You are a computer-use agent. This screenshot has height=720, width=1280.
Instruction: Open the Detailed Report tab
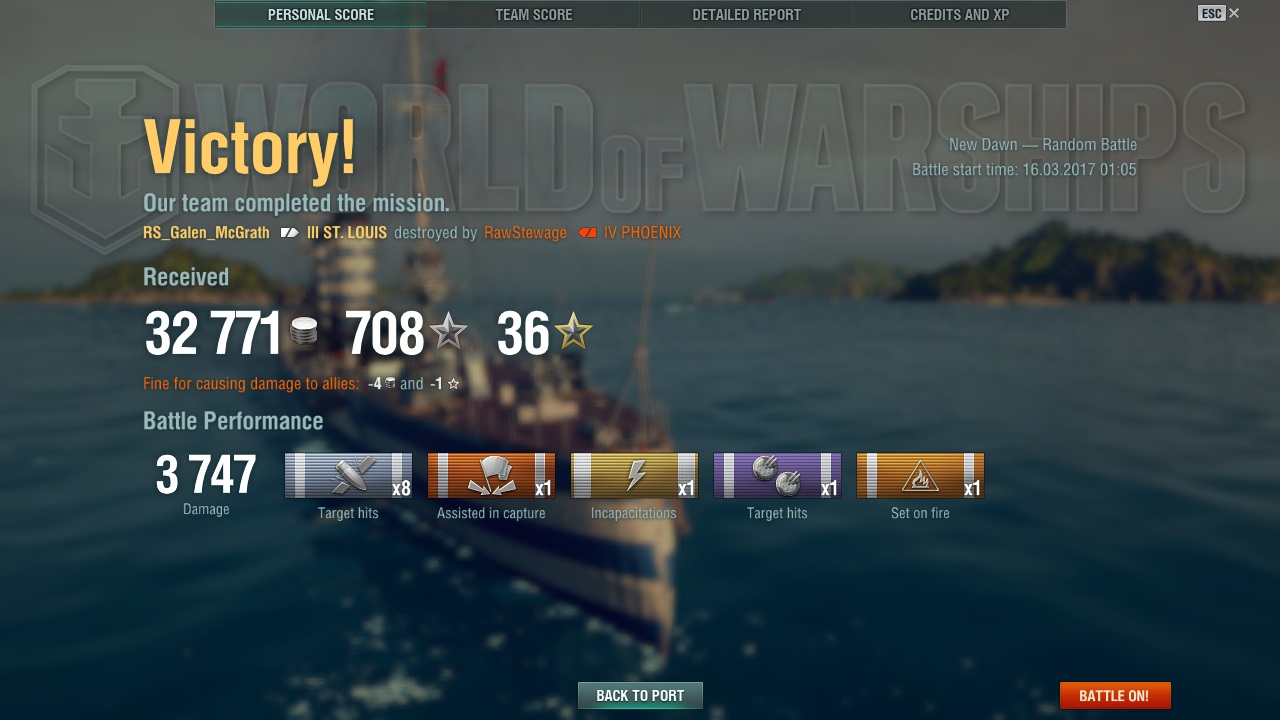click(746, 15)
